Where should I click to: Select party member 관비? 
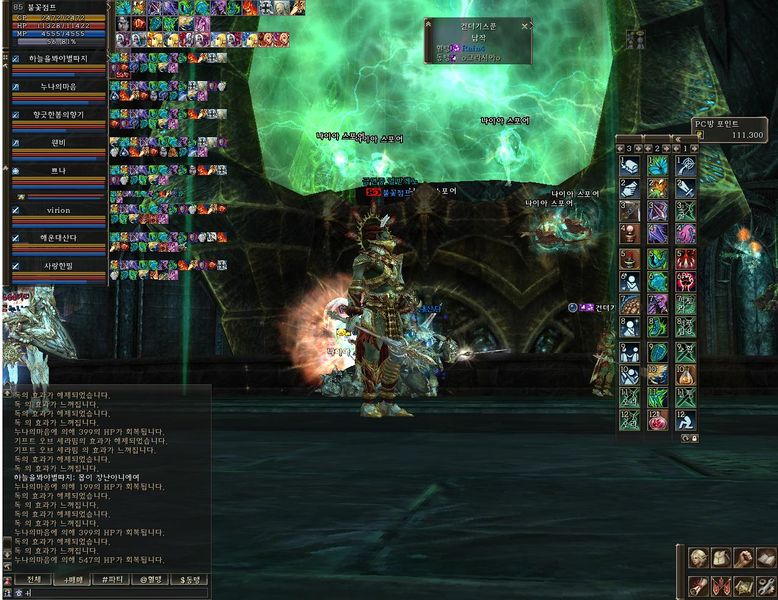click(58, 142)
